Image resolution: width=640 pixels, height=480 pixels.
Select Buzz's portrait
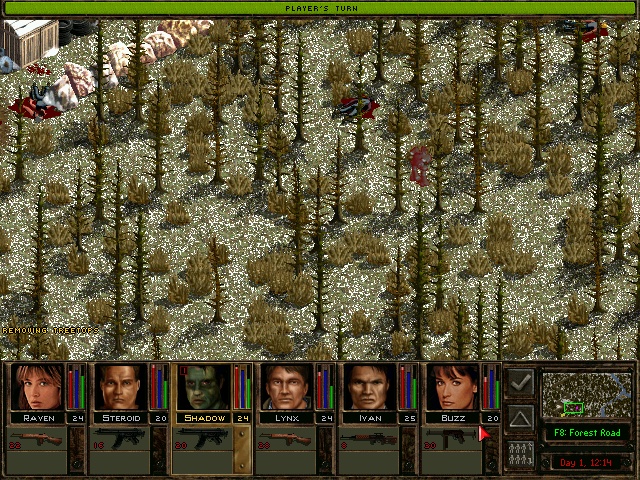(x=453, y=387)
